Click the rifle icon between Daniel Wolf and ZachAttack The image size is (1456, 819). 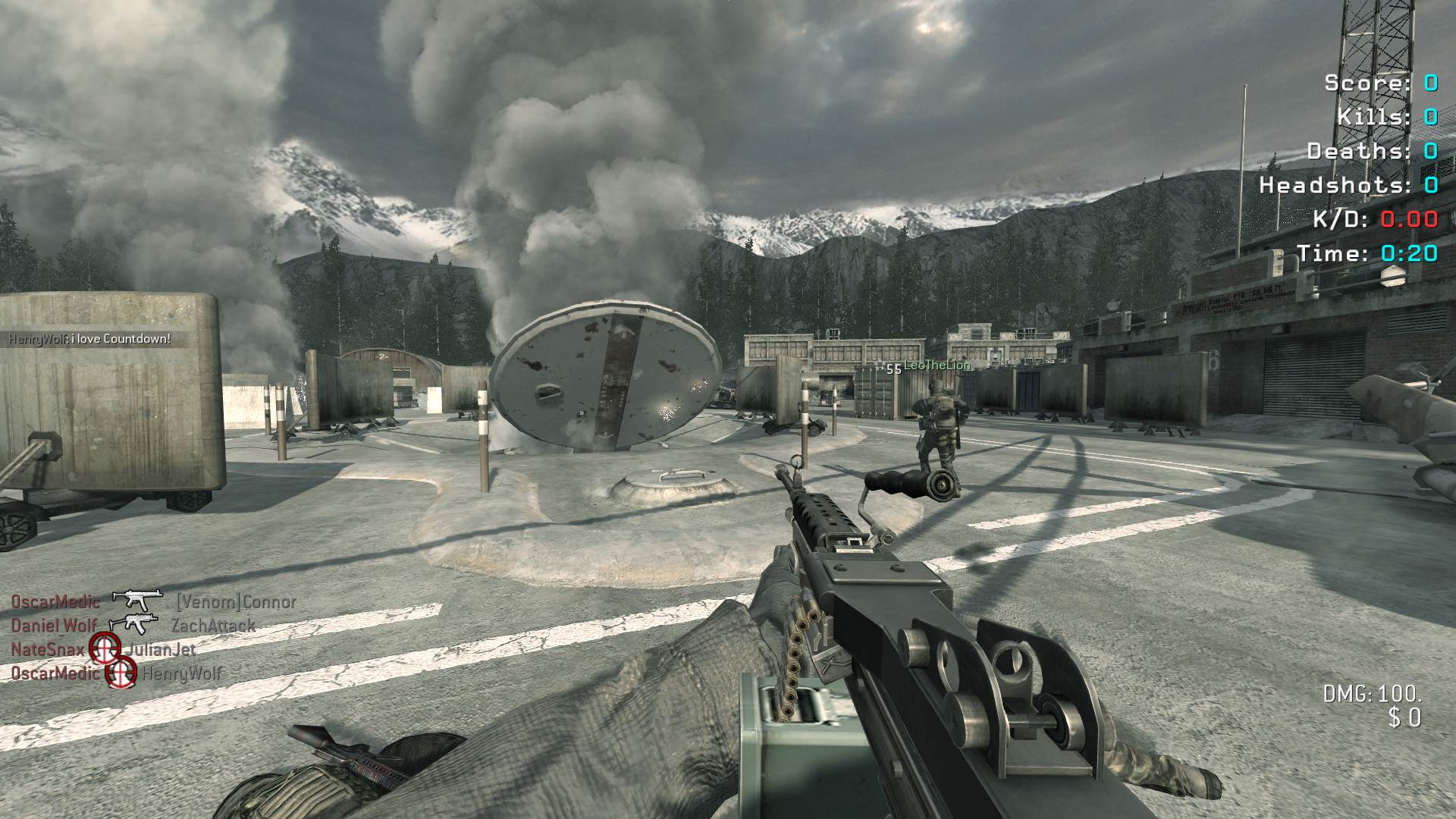[x=134, y=624]
